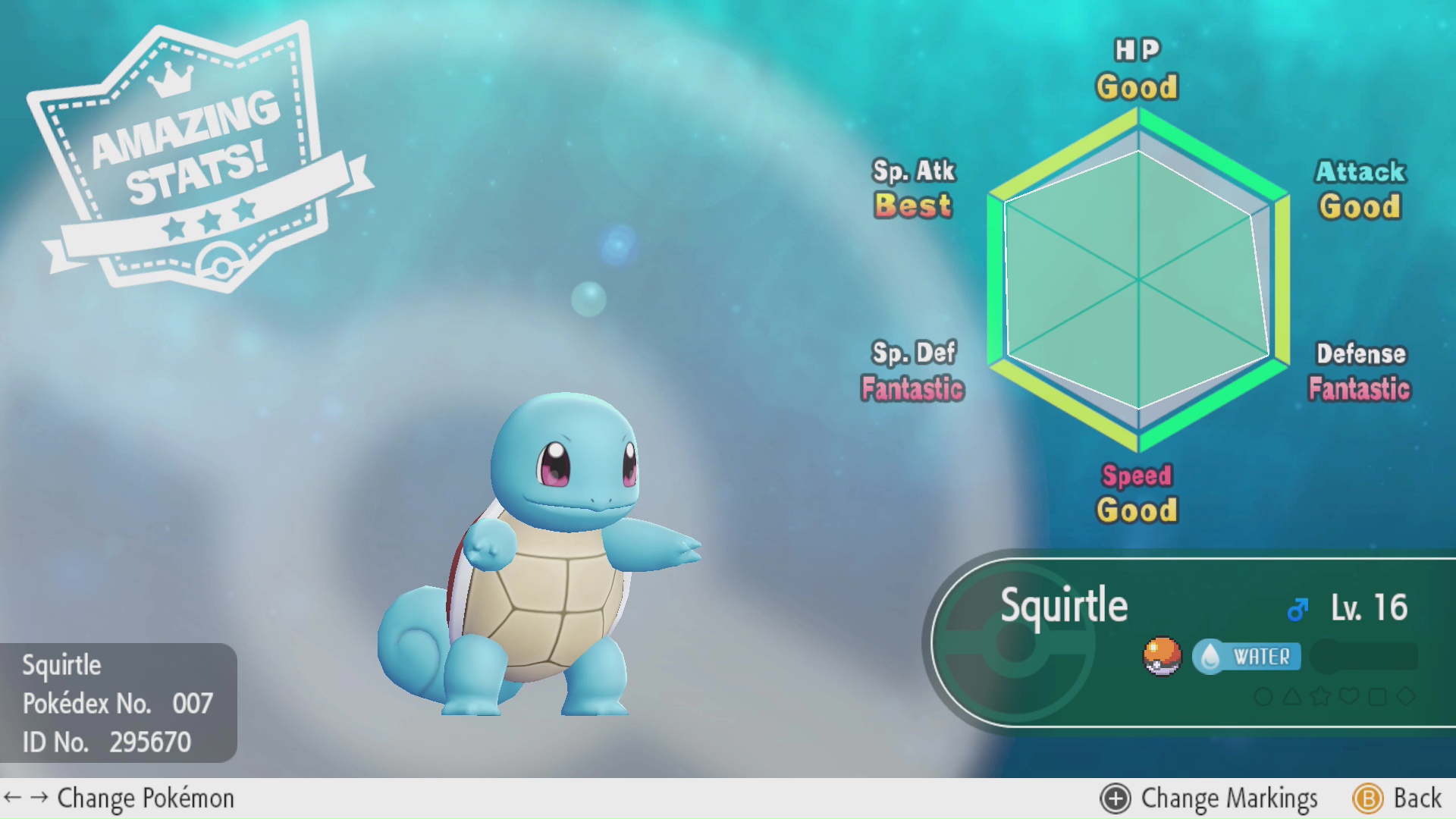Toggle the square marking
The width and height of the screenshot is (1456, 819).
click(x=1377, y=696)
